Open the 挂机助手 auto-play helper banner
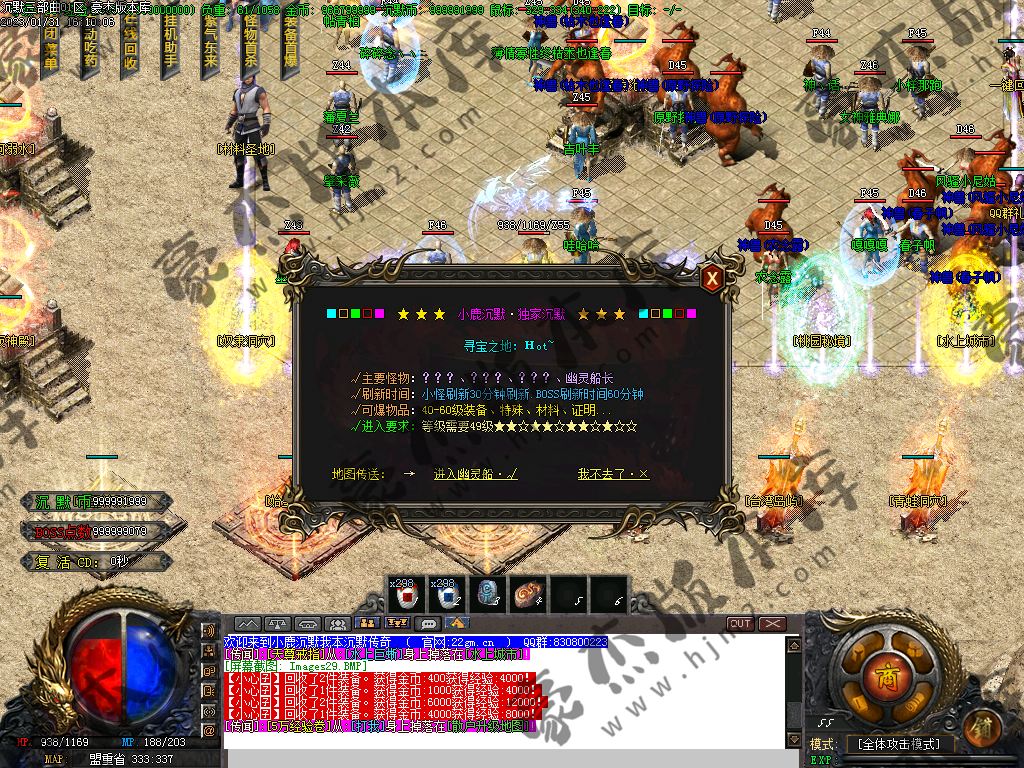Screen dimensions: 1024x768 170,46
